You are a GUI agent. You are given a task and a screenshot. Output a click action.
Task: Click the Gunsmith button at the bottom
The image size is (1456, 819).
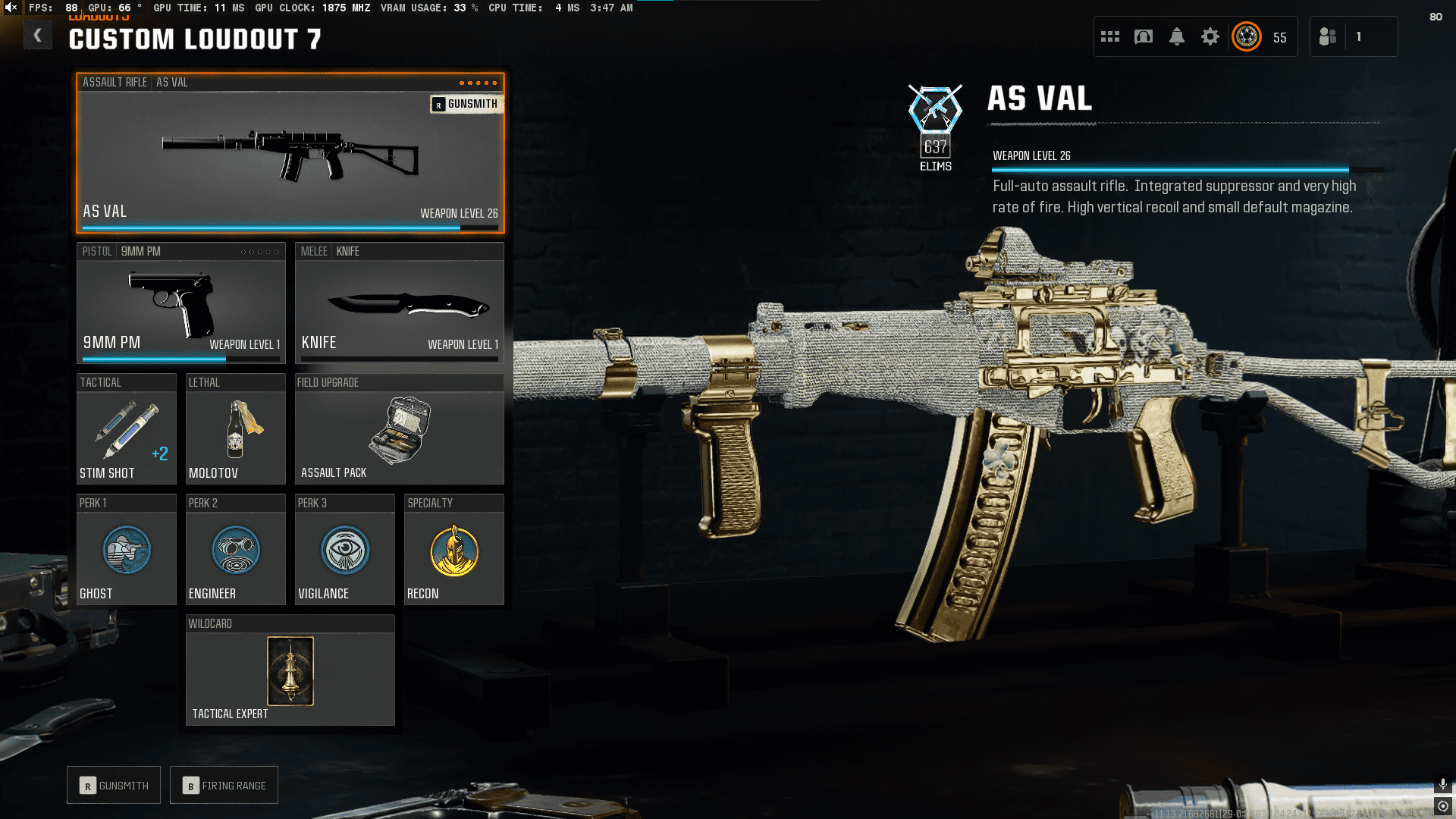(x=114, y=785)
